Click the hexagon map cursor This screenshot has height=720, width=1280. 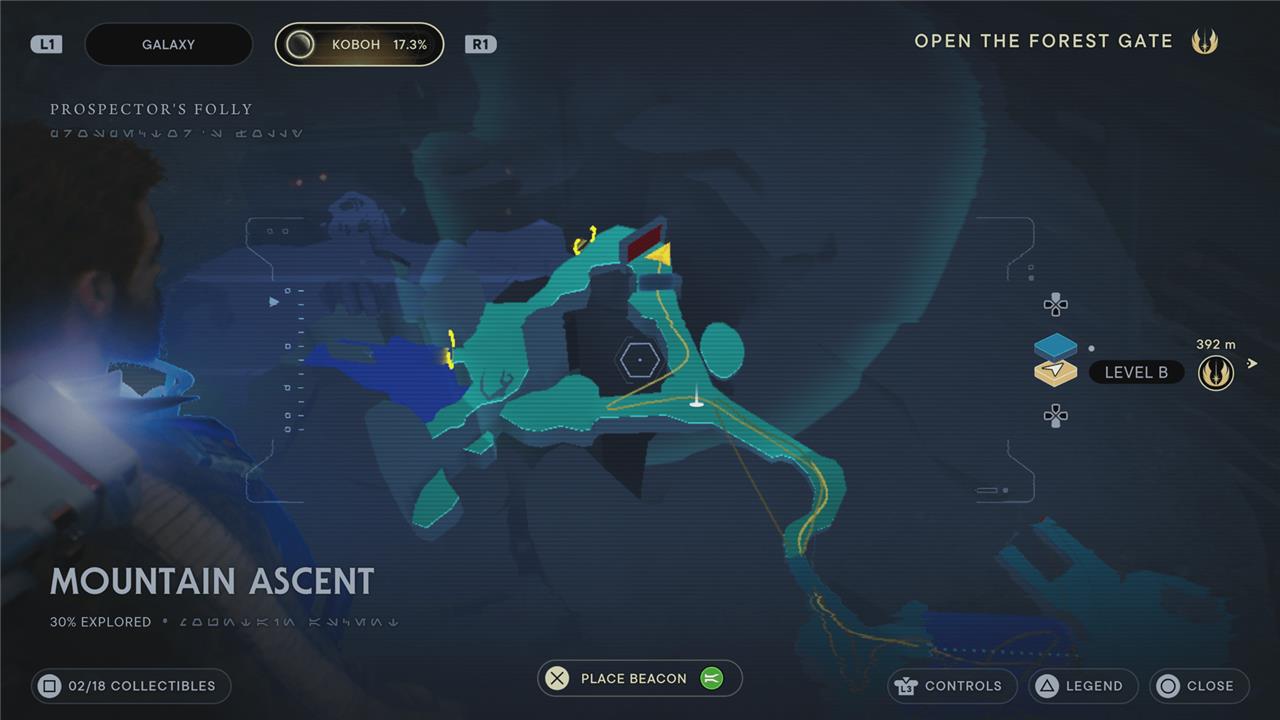tap(638, 359)
